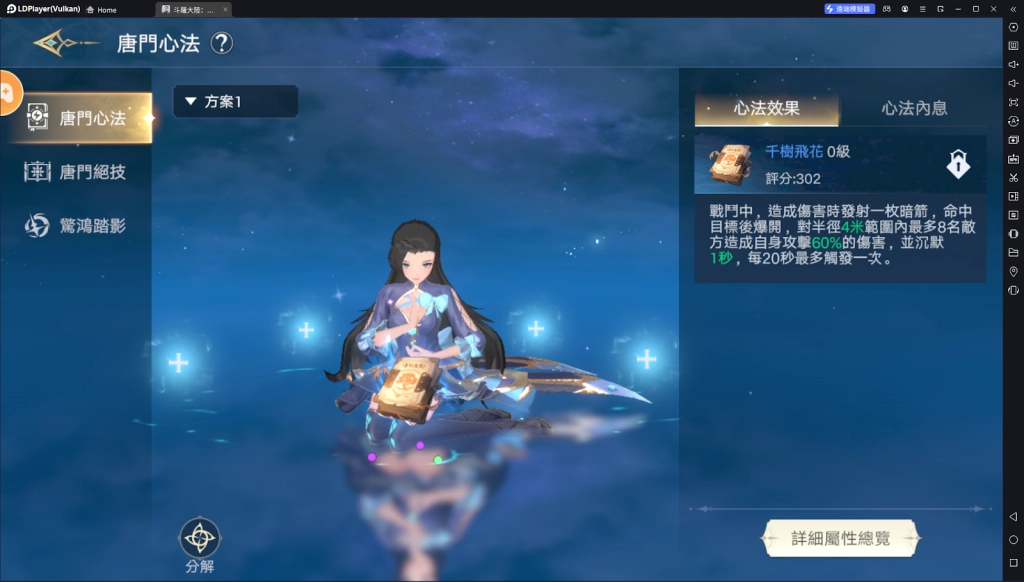Viewport: 1024px width, 582px height.
Task: Close the LDPlayer window
Action: click(993, 9)
